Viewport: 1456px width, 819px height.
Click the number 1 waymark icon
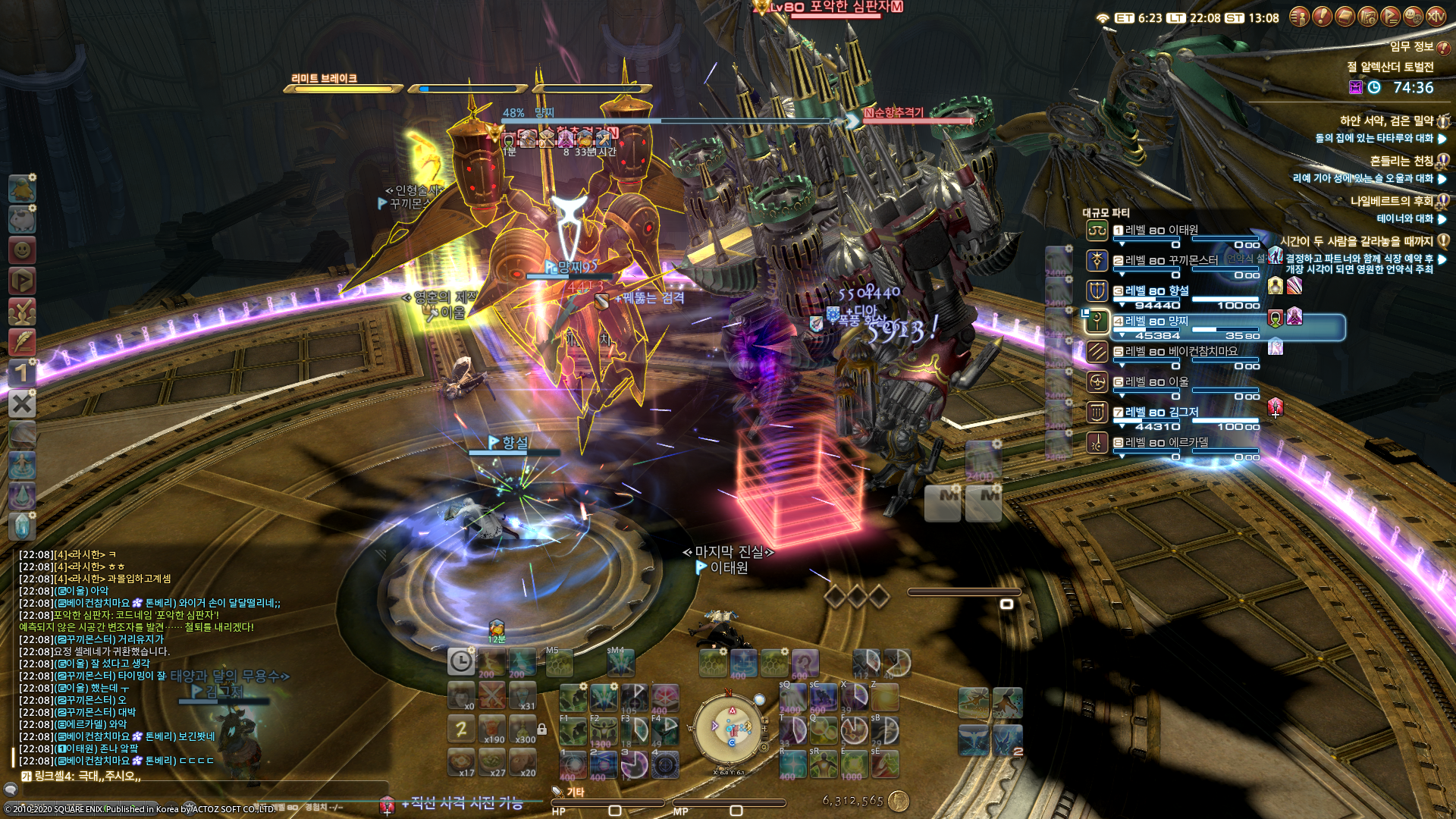coord(22,372)
